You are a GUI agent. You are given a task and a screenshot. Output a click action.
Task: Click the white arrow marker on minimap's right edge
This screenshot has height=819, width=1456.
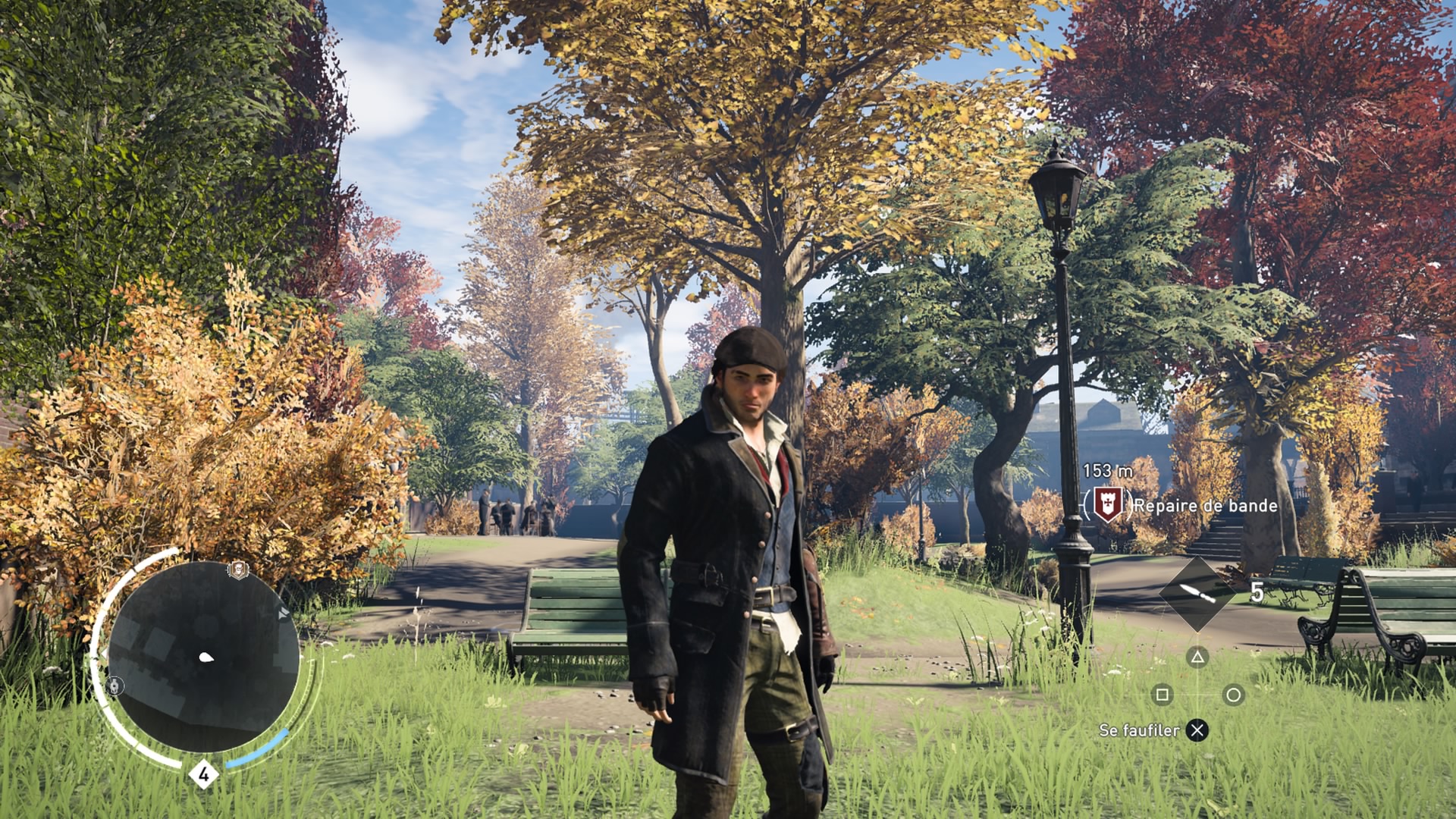click(x=284, y=612)
